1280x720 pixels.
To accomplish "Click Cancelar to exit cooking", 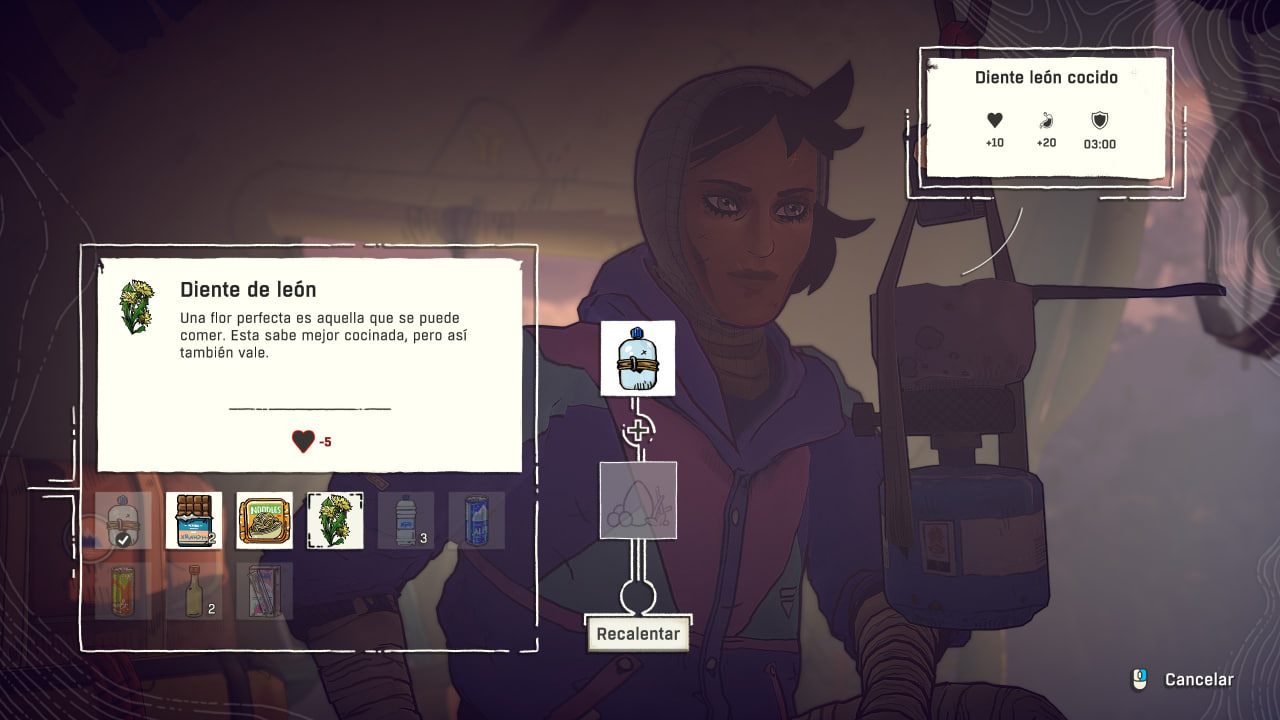I will pos(1198,680).
